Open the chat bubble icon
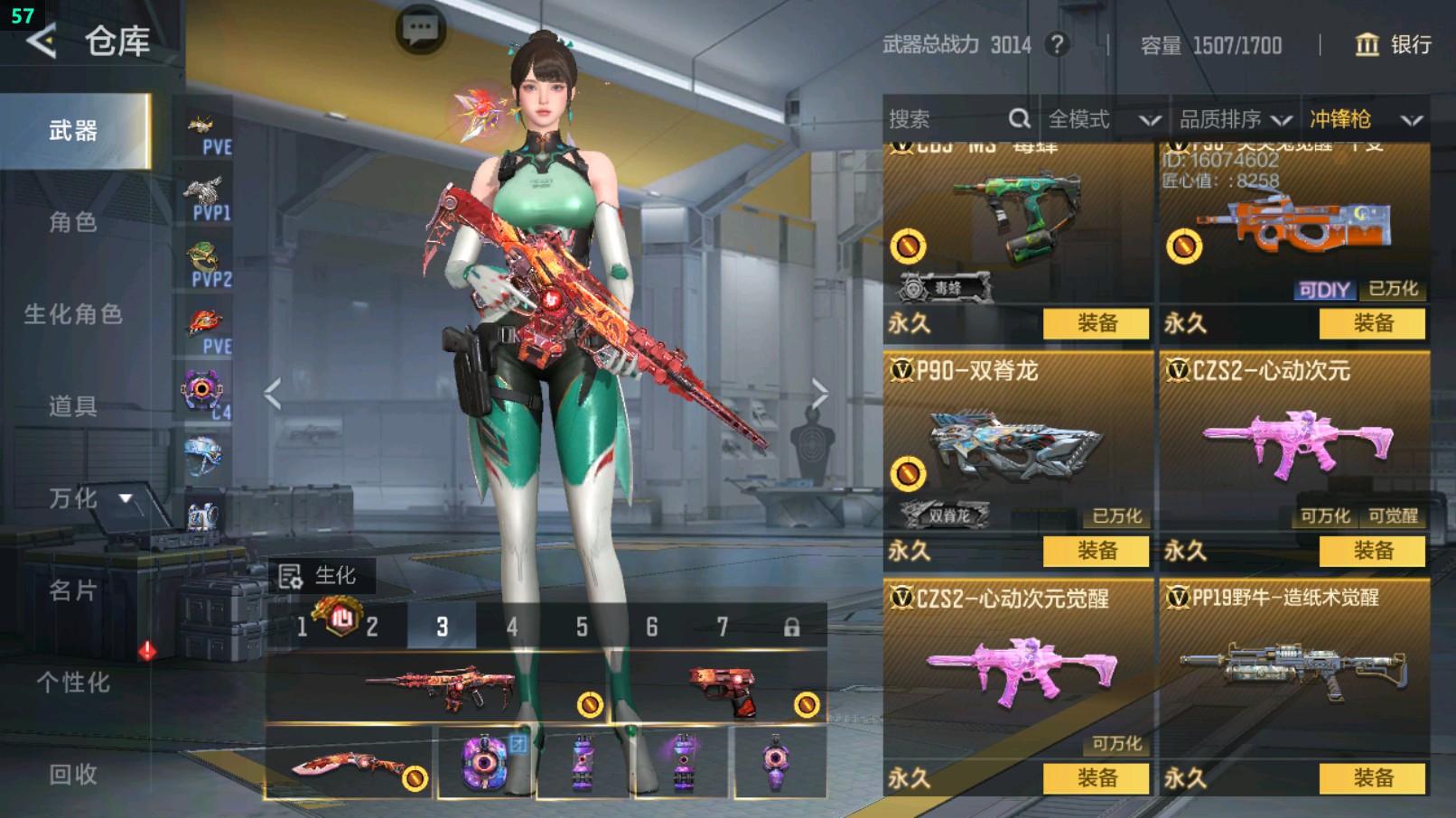1456x818 pixels. click(x=420, y=30)
